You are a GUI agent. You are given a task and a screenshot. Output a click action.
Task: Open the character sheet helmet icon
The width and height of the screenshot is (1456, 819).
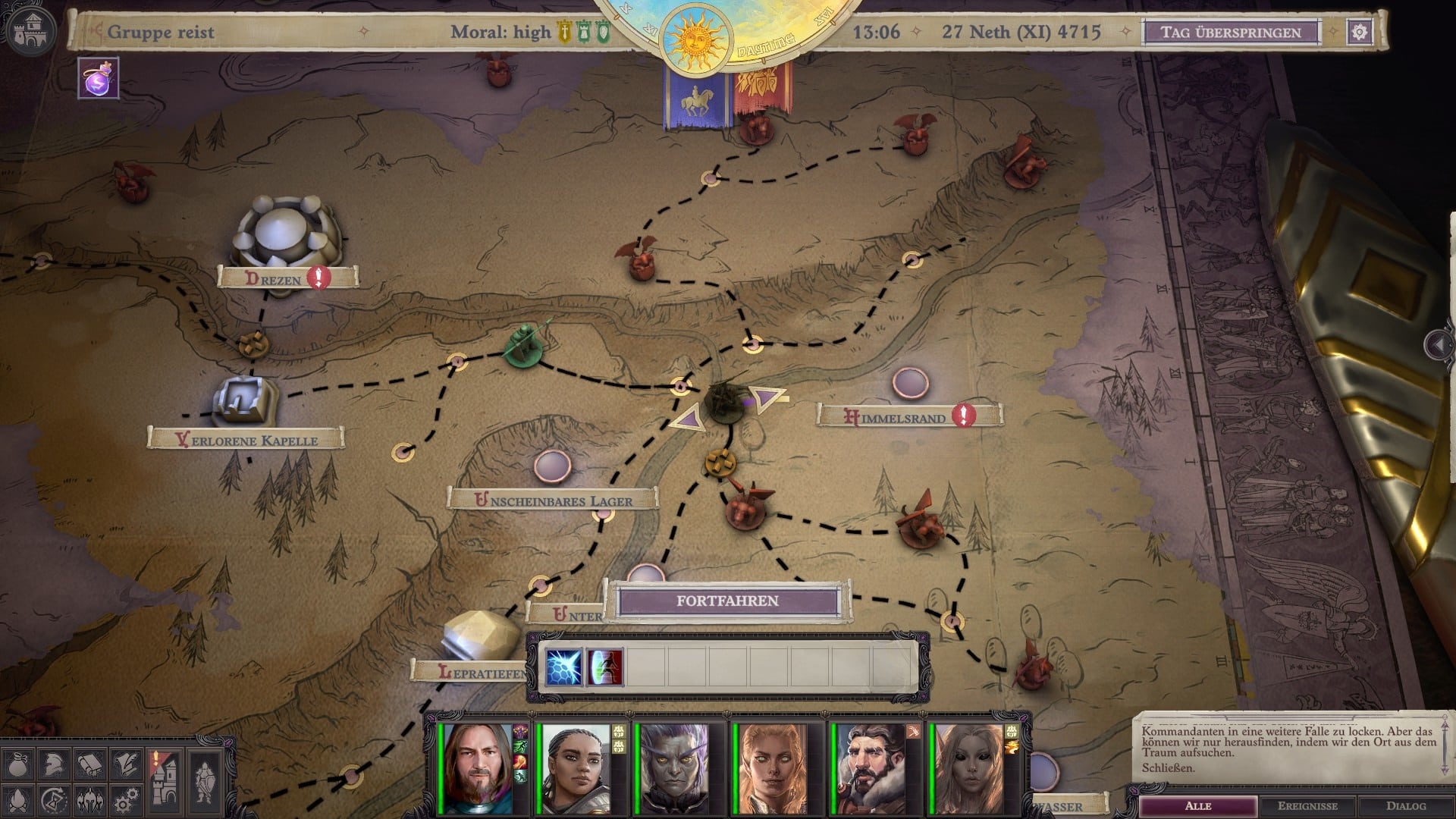point(55,766)
